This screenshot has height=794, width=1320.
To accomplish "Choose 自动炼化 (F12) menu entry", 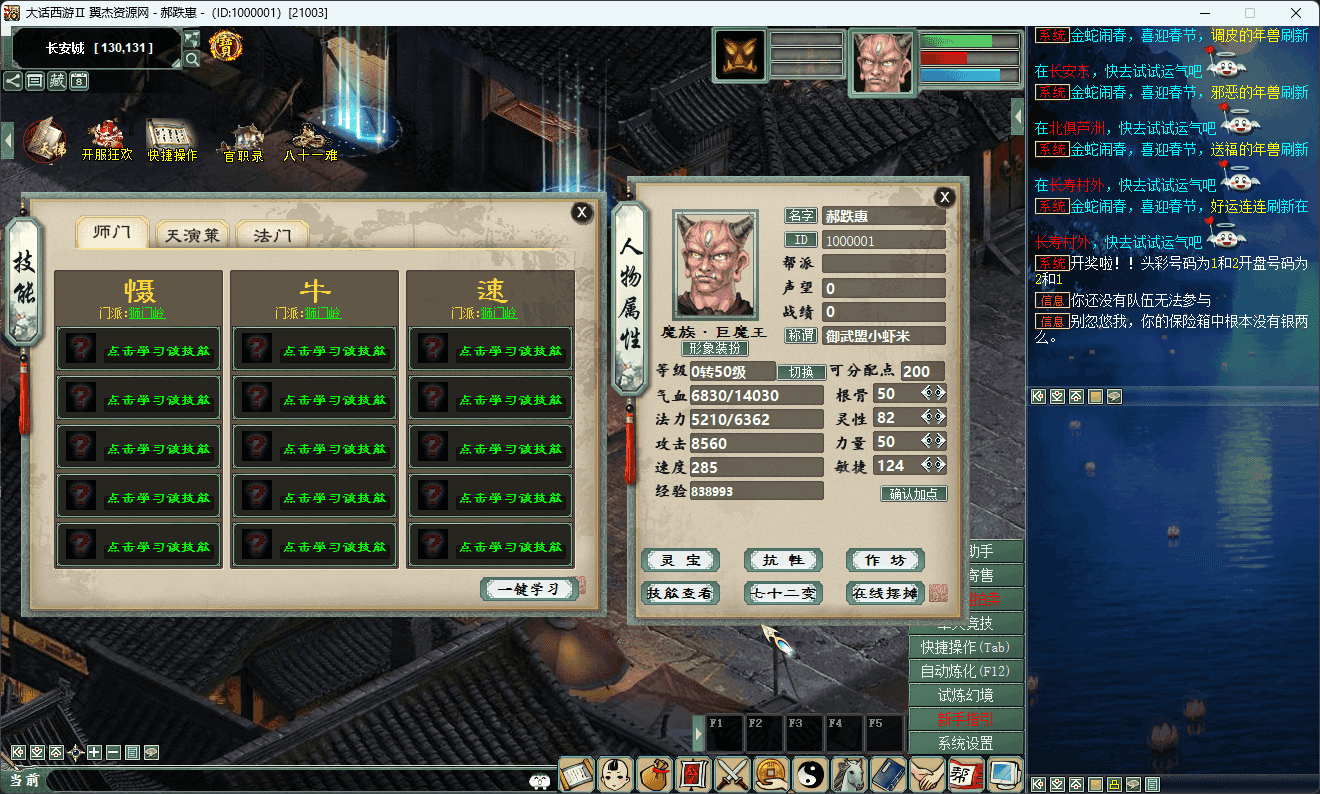I will pos(965,671).
